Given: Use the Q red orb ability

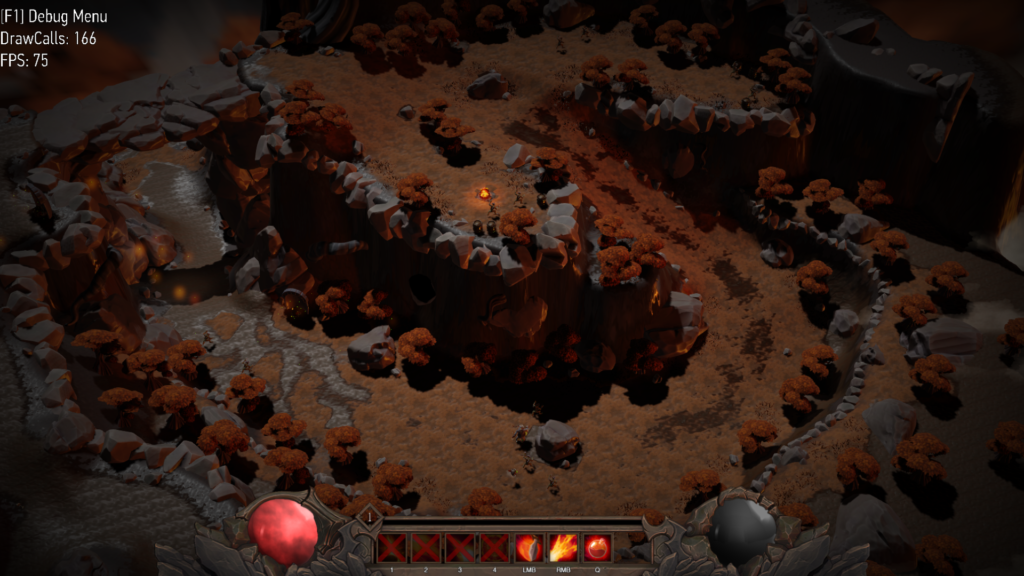Looking at the screenshot, I should (x=597, y=548).
